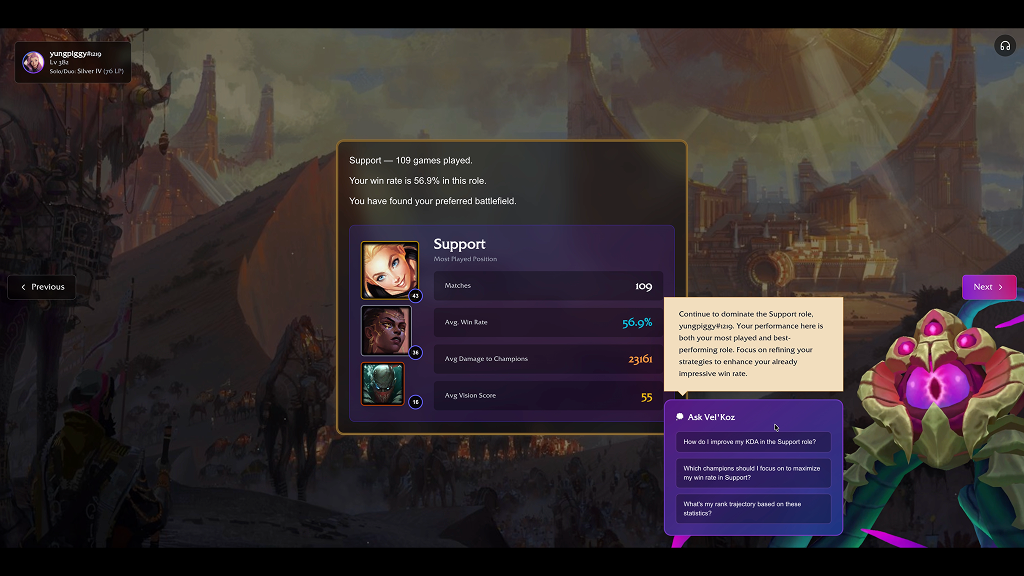Go to the Previous slide
Screen dimensions: 1024x576
(42, 287)
